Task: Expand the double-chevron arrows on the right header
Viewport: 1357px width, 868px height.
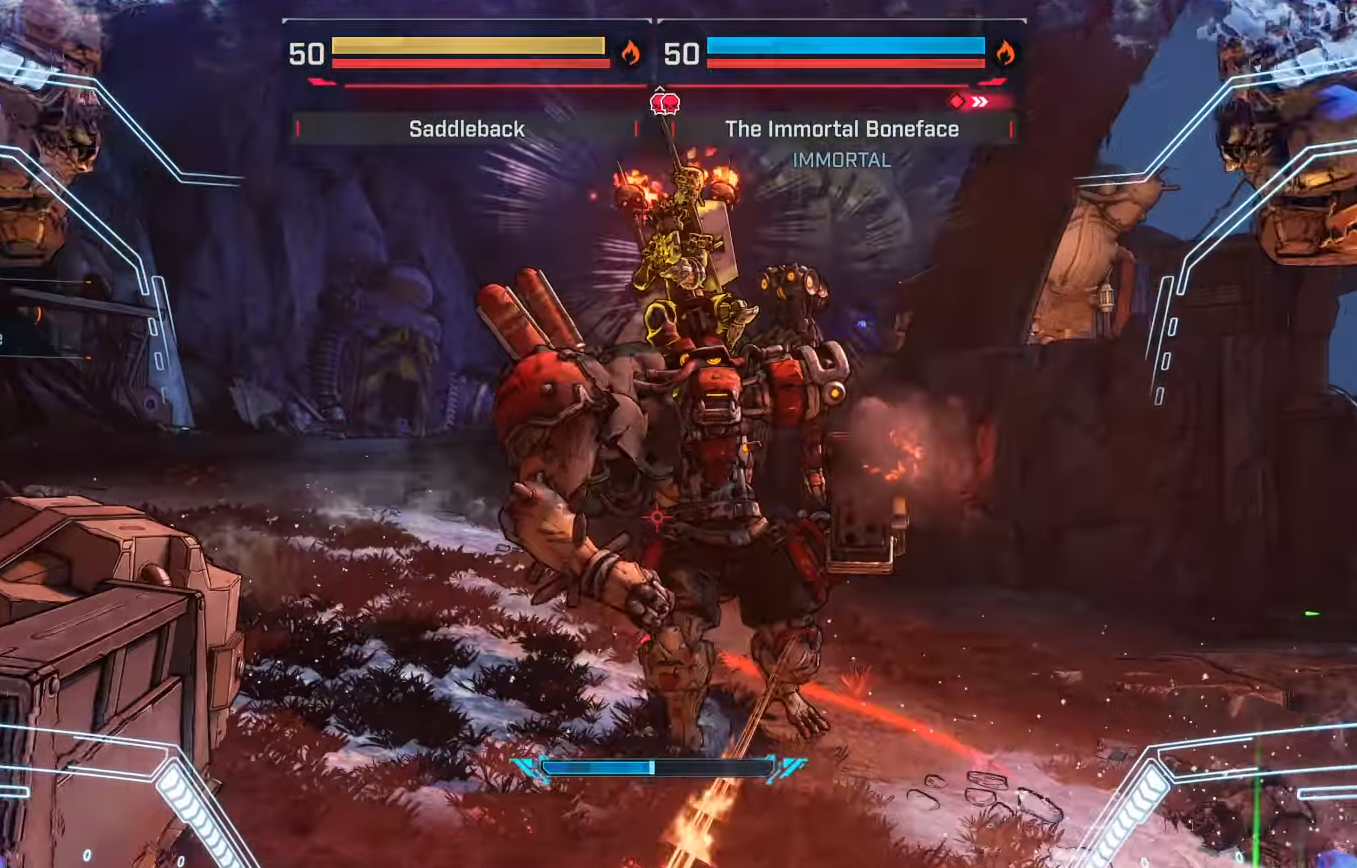Action: 982,100
